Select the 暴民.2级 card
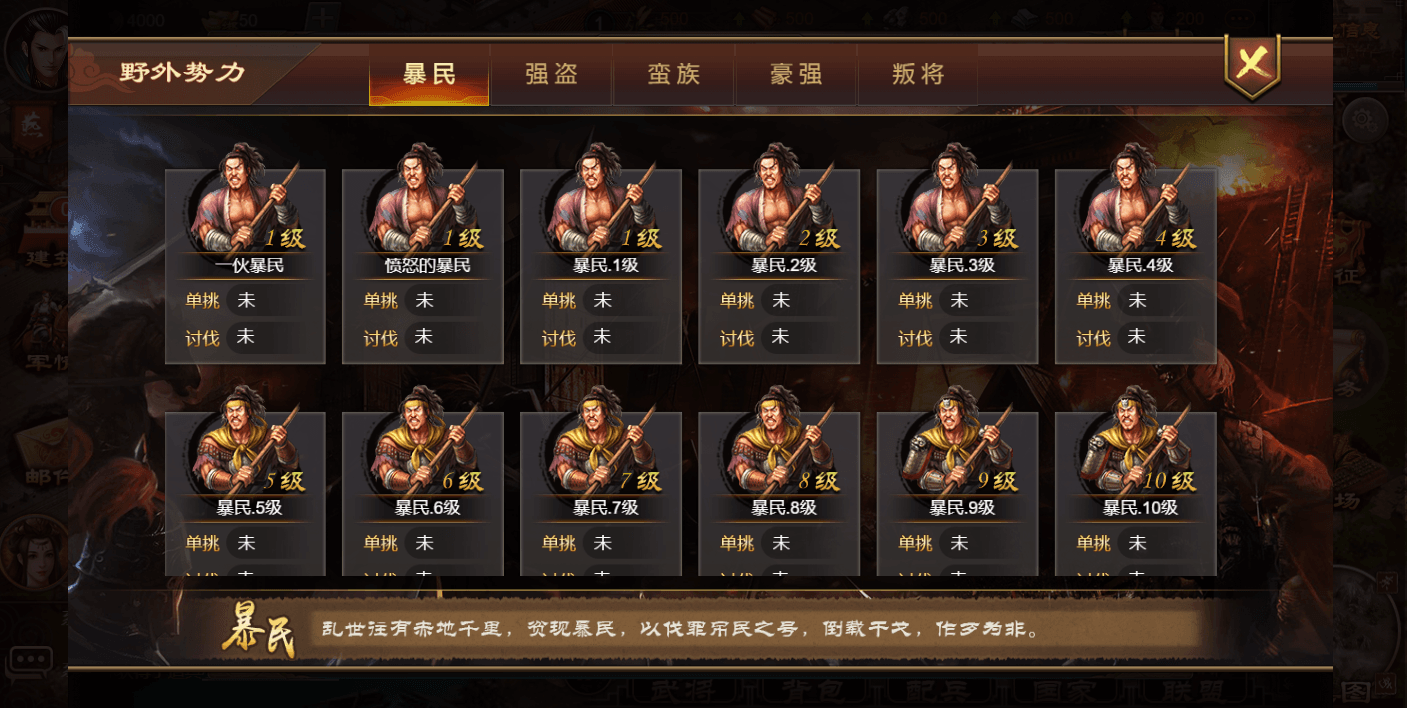Screen dimensions: 1407x708 779,265
